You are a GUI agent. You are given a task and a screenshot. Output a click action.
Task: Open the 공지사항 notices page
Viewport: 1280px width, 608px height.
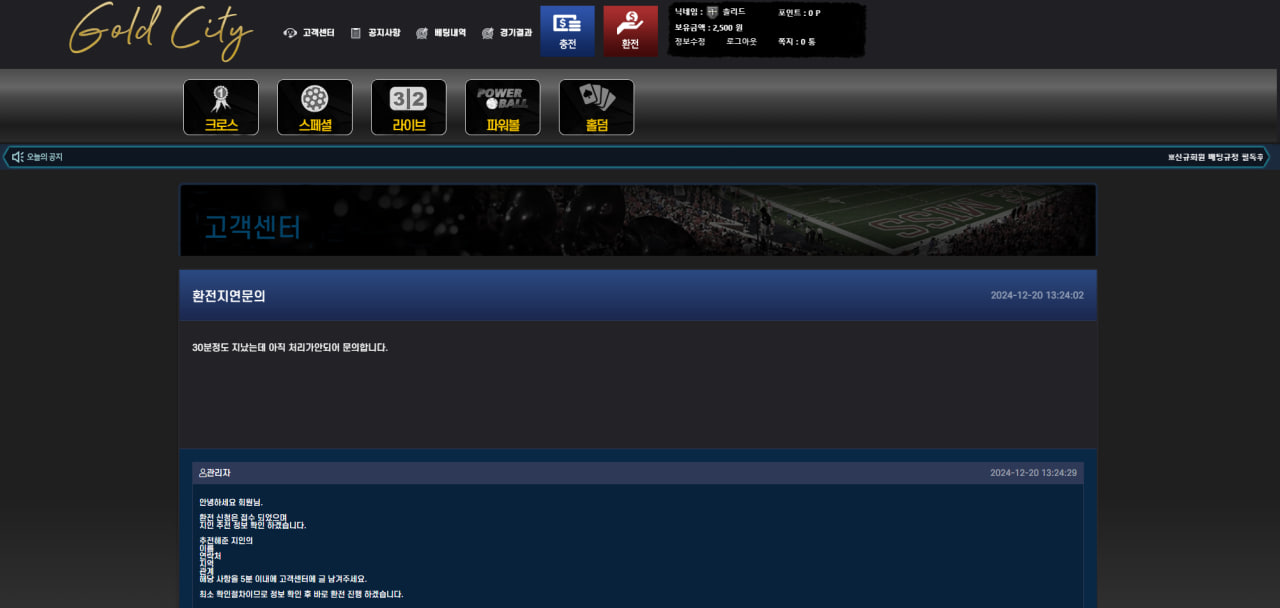pyautogui.click(x=376, y=33)
